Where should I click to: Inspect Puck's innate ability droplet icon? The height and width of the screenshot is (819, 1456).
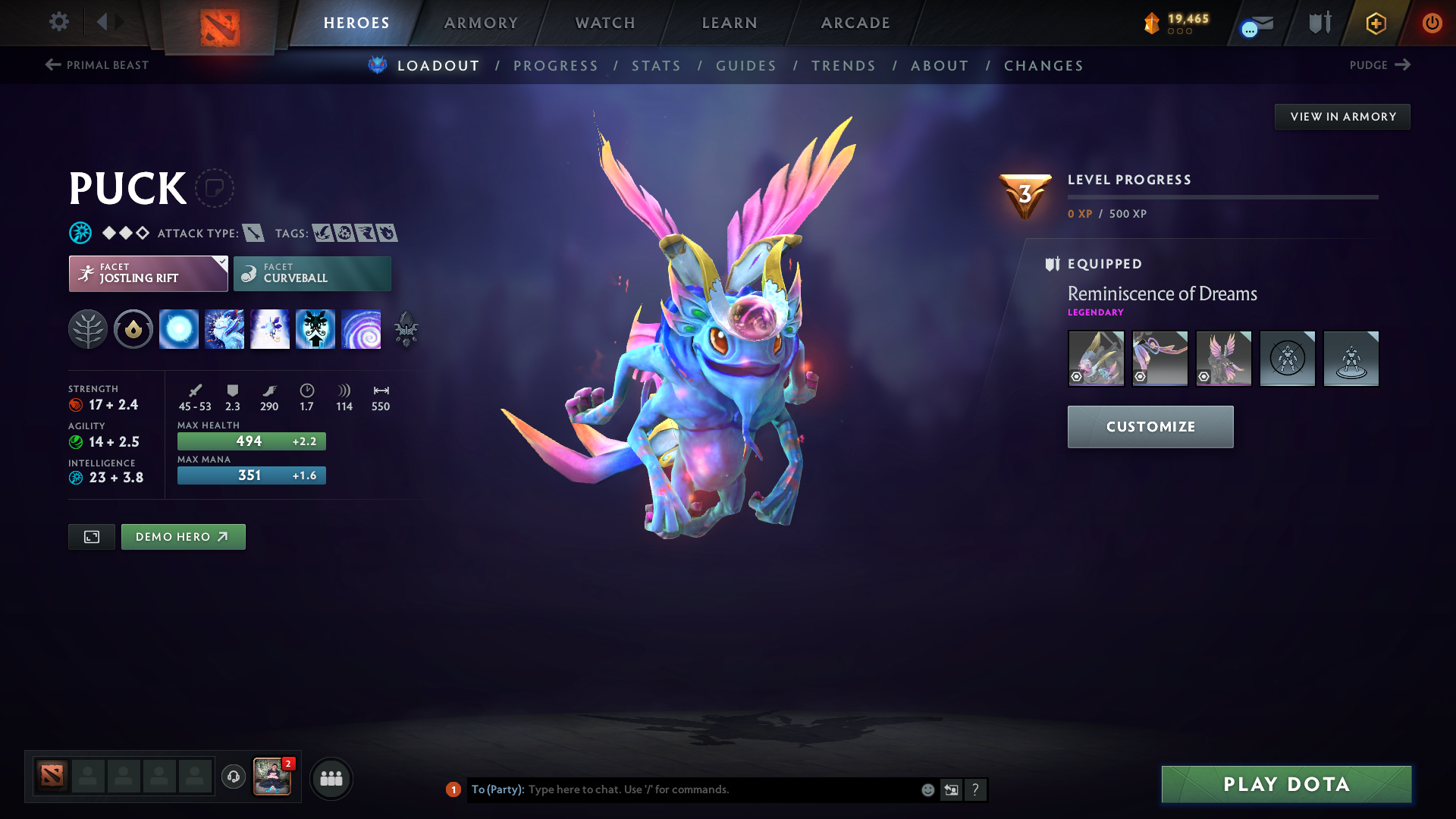(x=133, y=328)
